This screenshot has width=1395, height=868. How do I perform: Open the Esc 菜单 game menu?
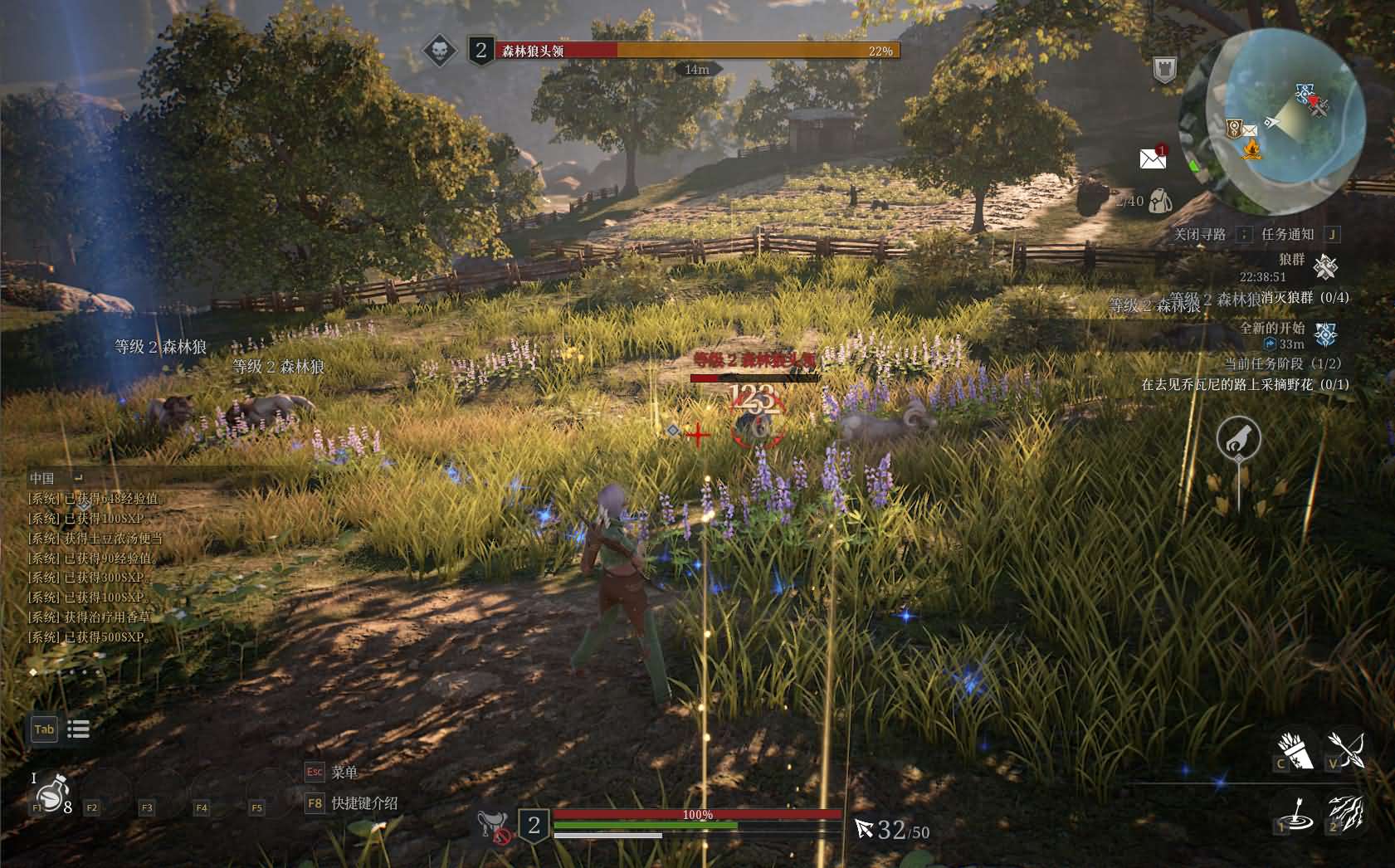332,772
